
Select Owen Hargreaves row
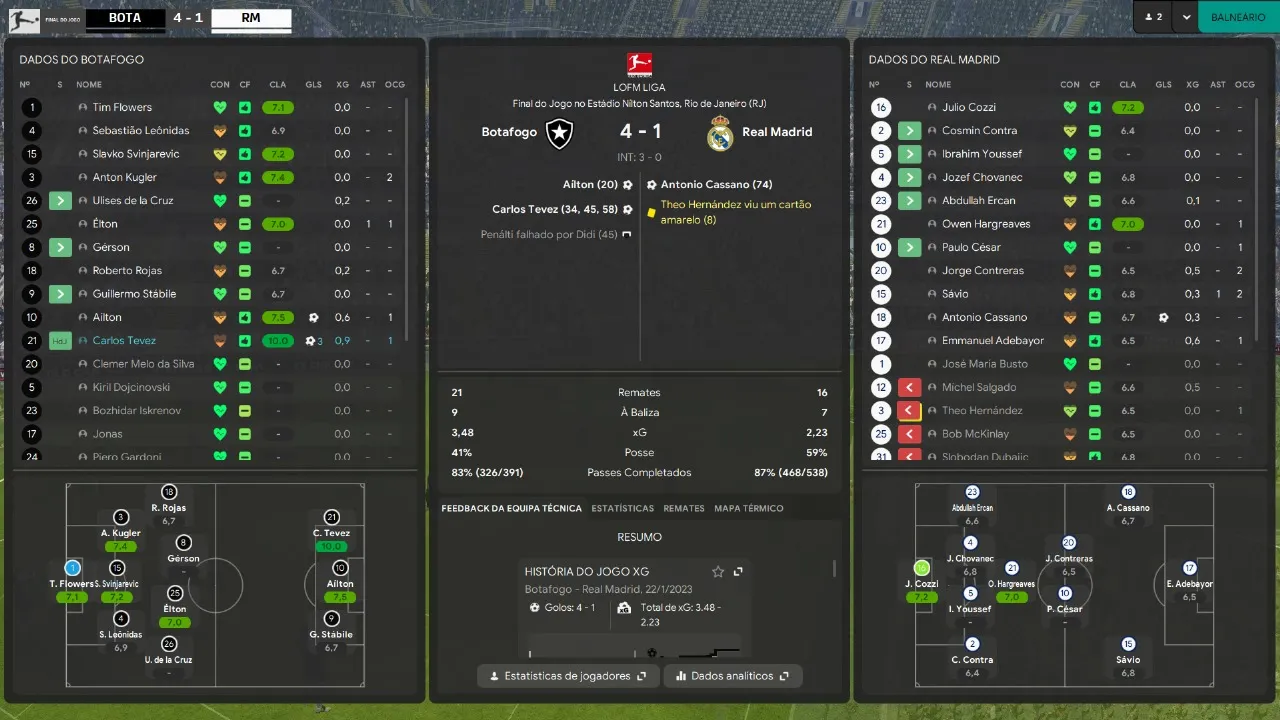tap(985, 224)
